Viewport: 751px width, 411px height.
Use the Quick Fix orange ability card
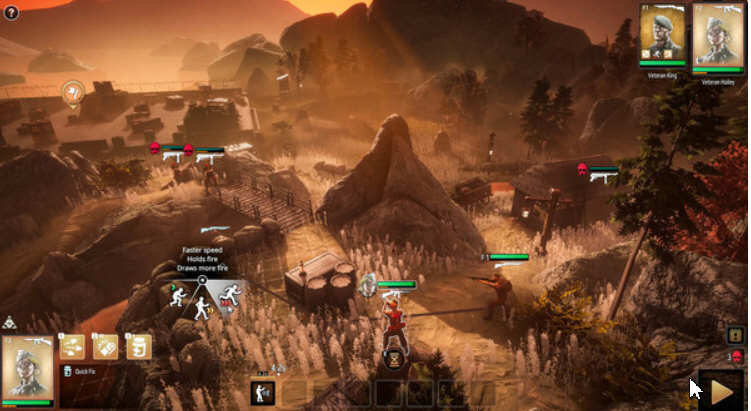138,346
